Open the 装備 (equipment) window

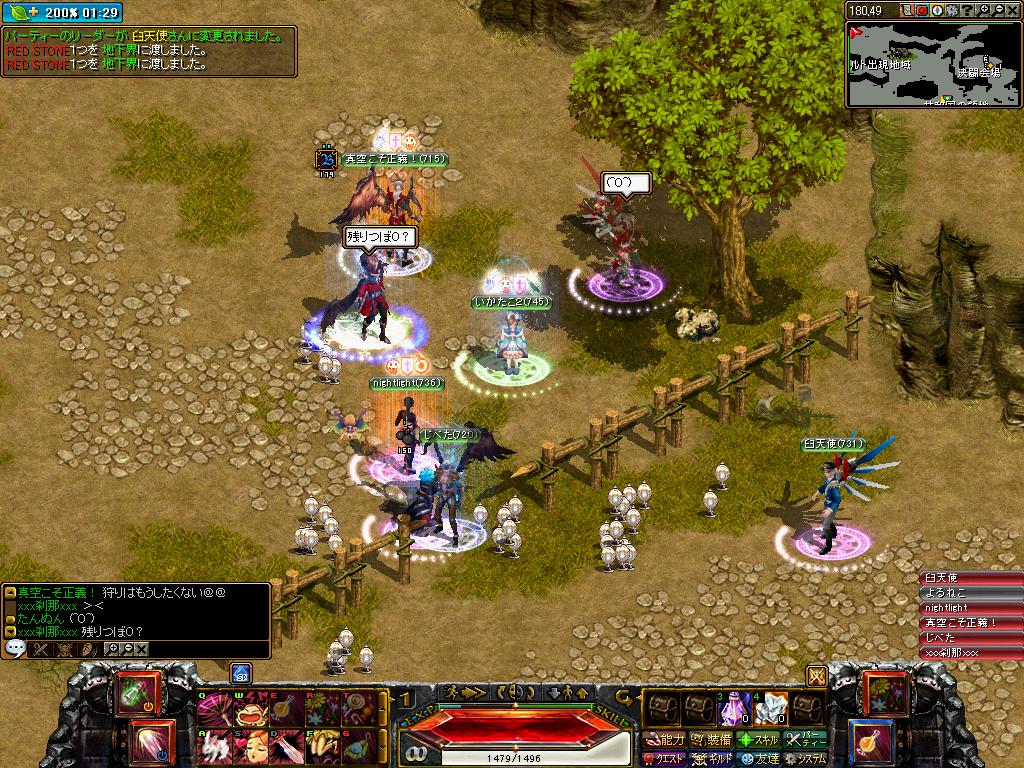click(x=711, y=740)
